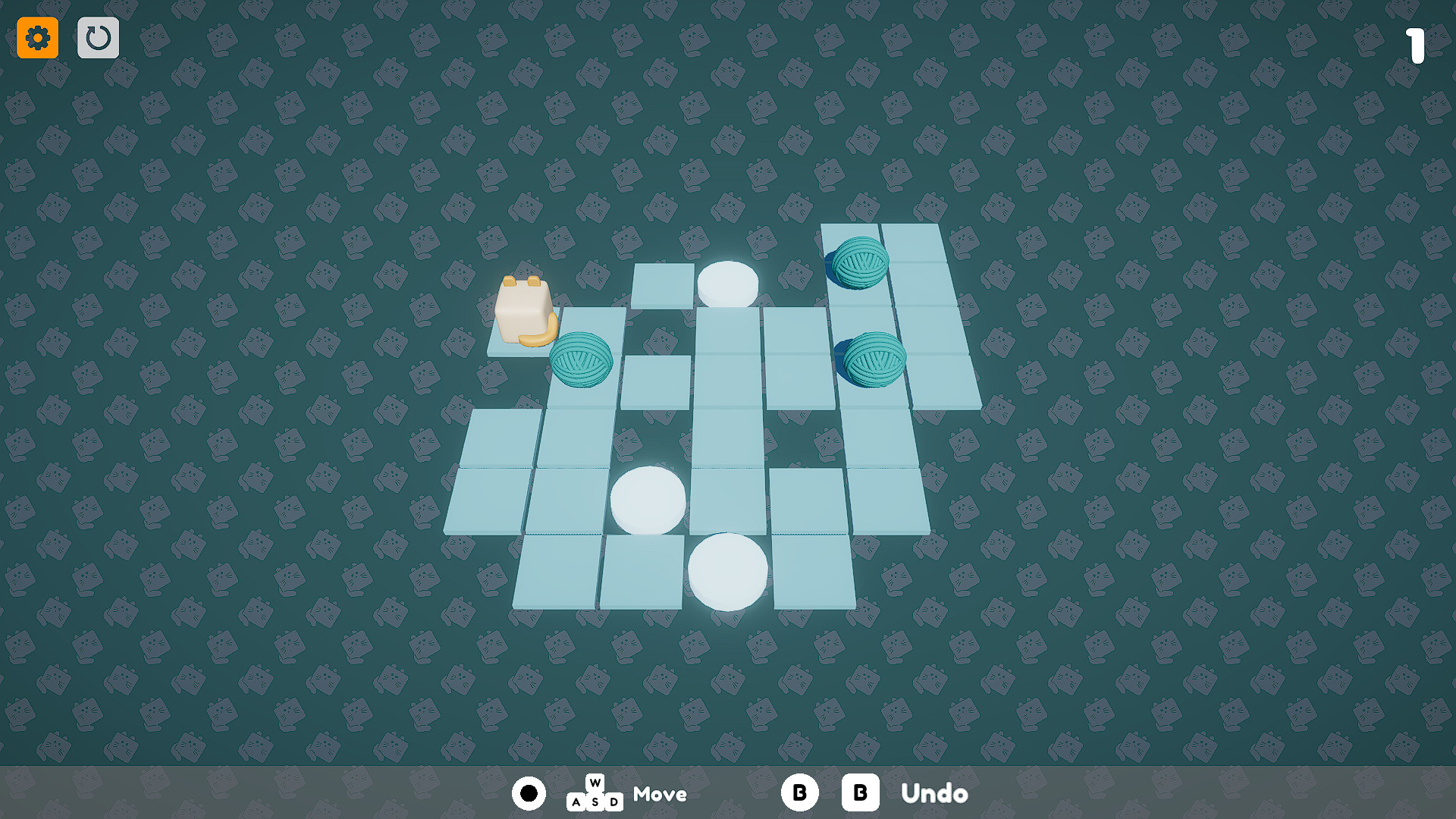
Task: Open the settings gear icon
Action: pos(37,37)
